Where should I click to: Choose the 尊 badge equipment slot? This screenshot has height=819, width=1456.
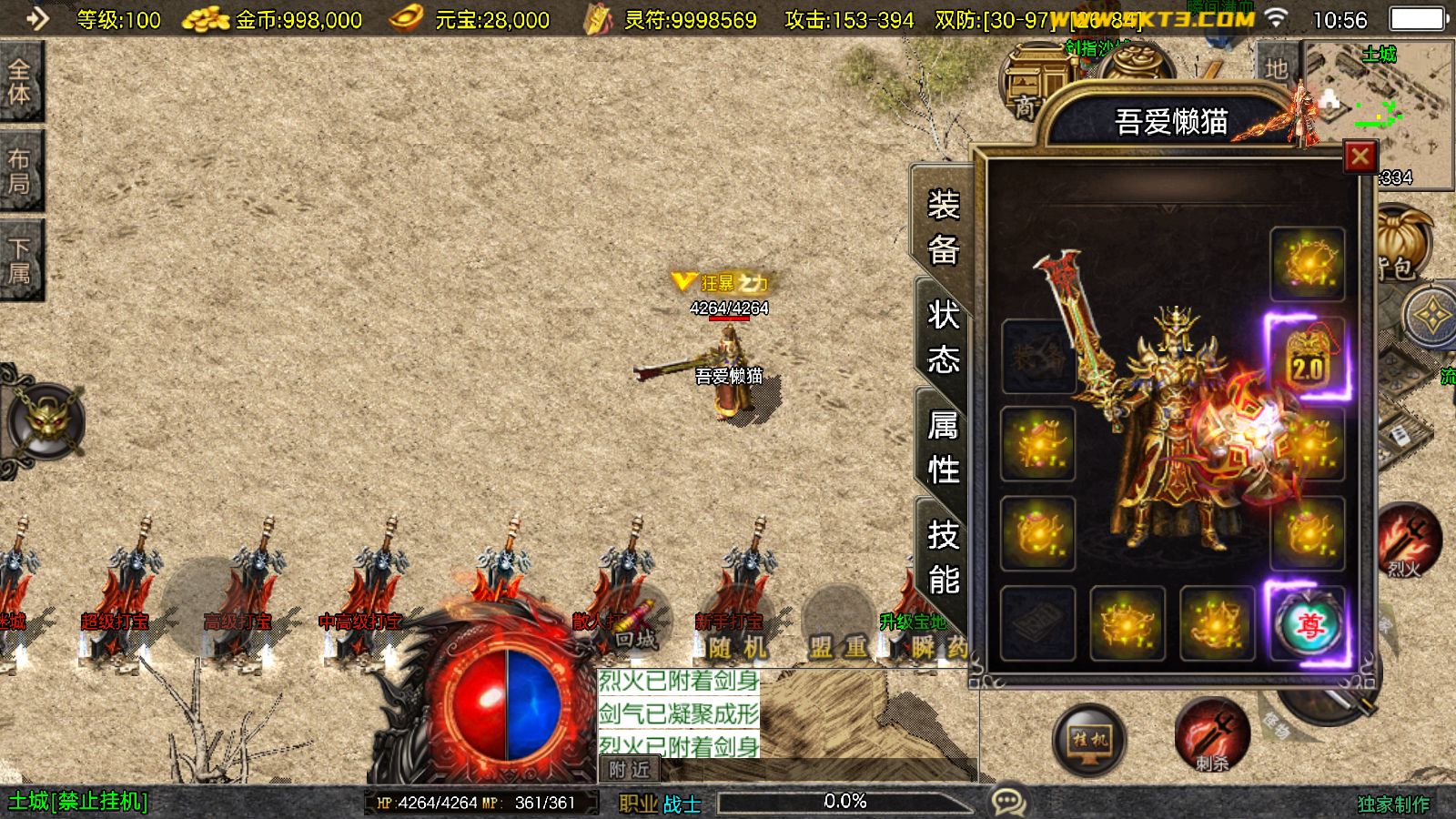[1308, 625]
